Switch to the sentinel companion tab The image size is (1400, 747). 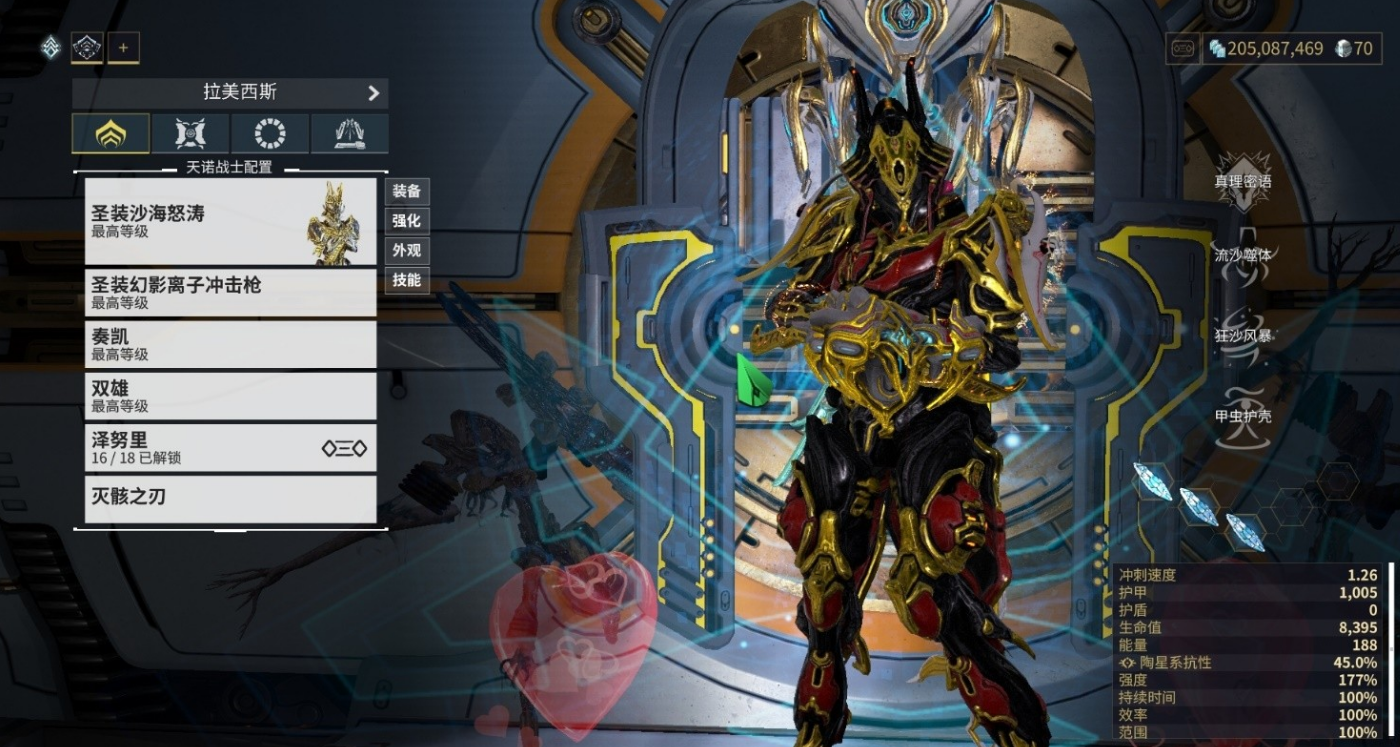190,133
